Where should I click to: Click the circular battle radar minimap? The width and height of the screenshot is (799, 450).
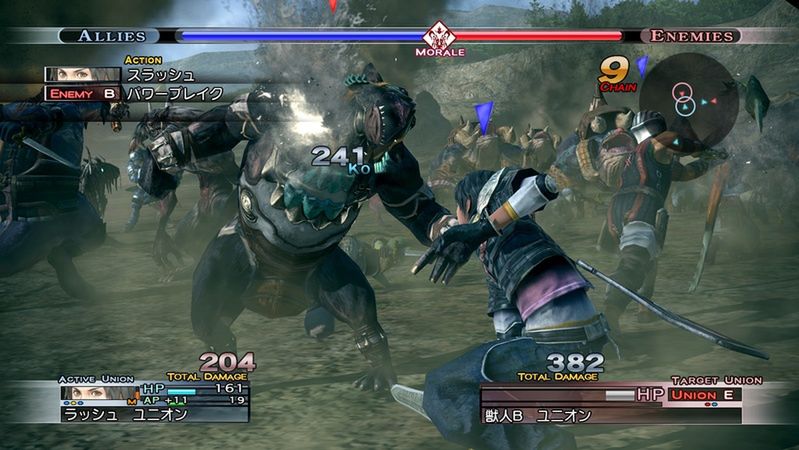click(x=688, y=98)
